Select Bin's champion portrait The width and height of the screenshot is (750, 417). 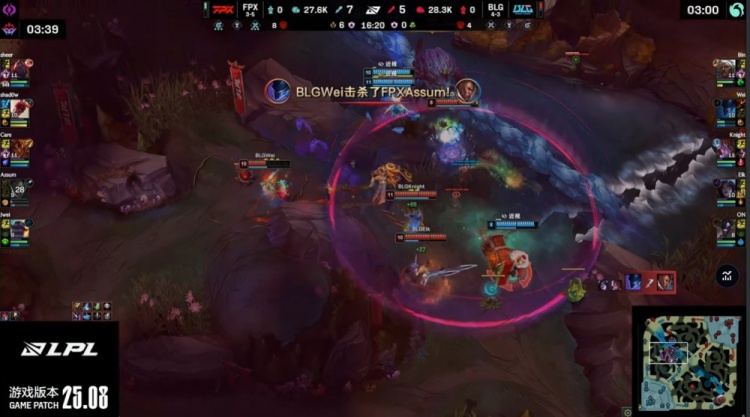point(727,70)
